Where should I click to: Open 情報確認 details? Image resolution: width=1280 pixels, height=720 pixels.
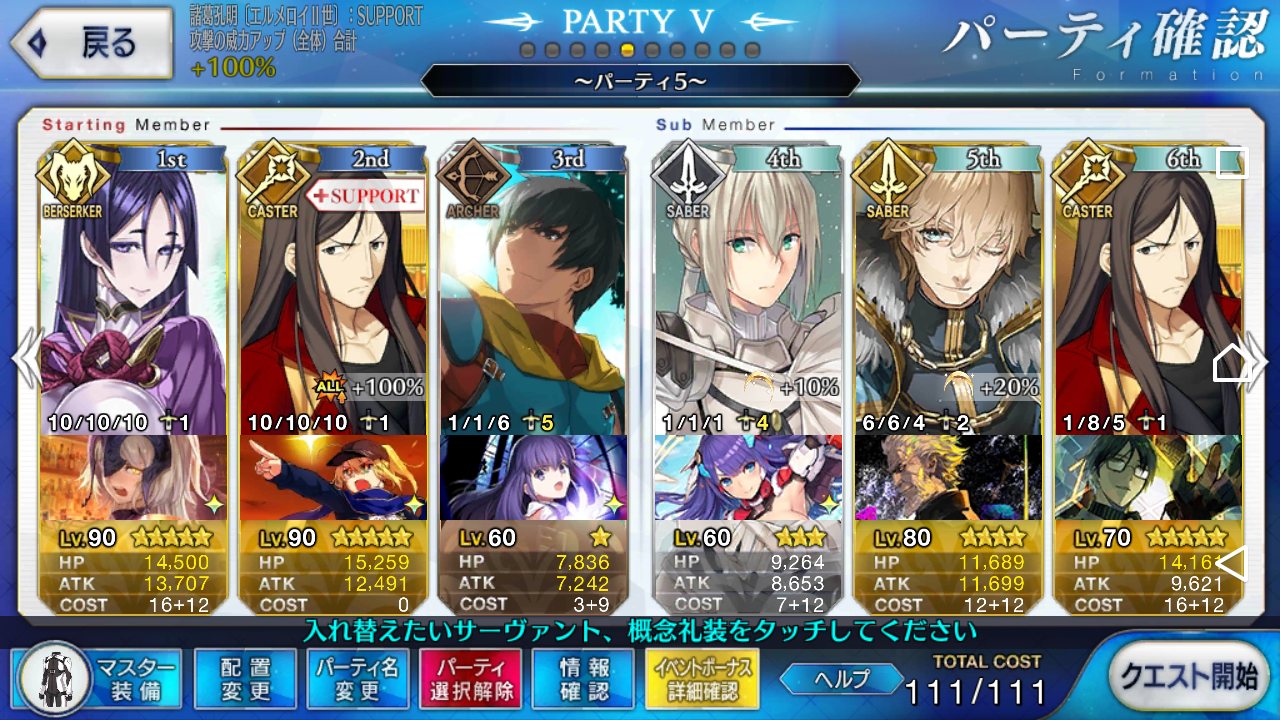point(582,677)
